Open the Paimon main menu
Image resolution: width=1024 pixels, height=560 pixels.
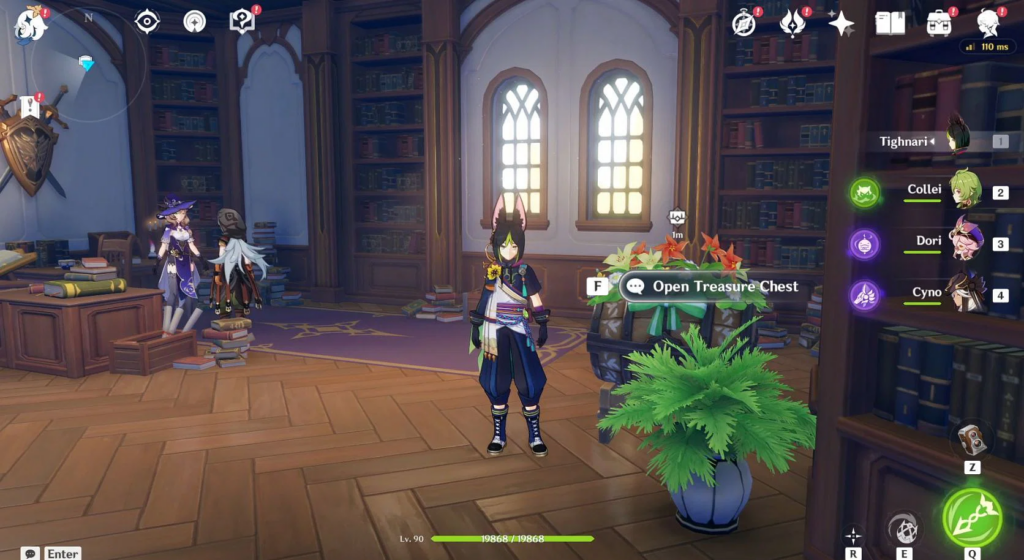(30, 24)
